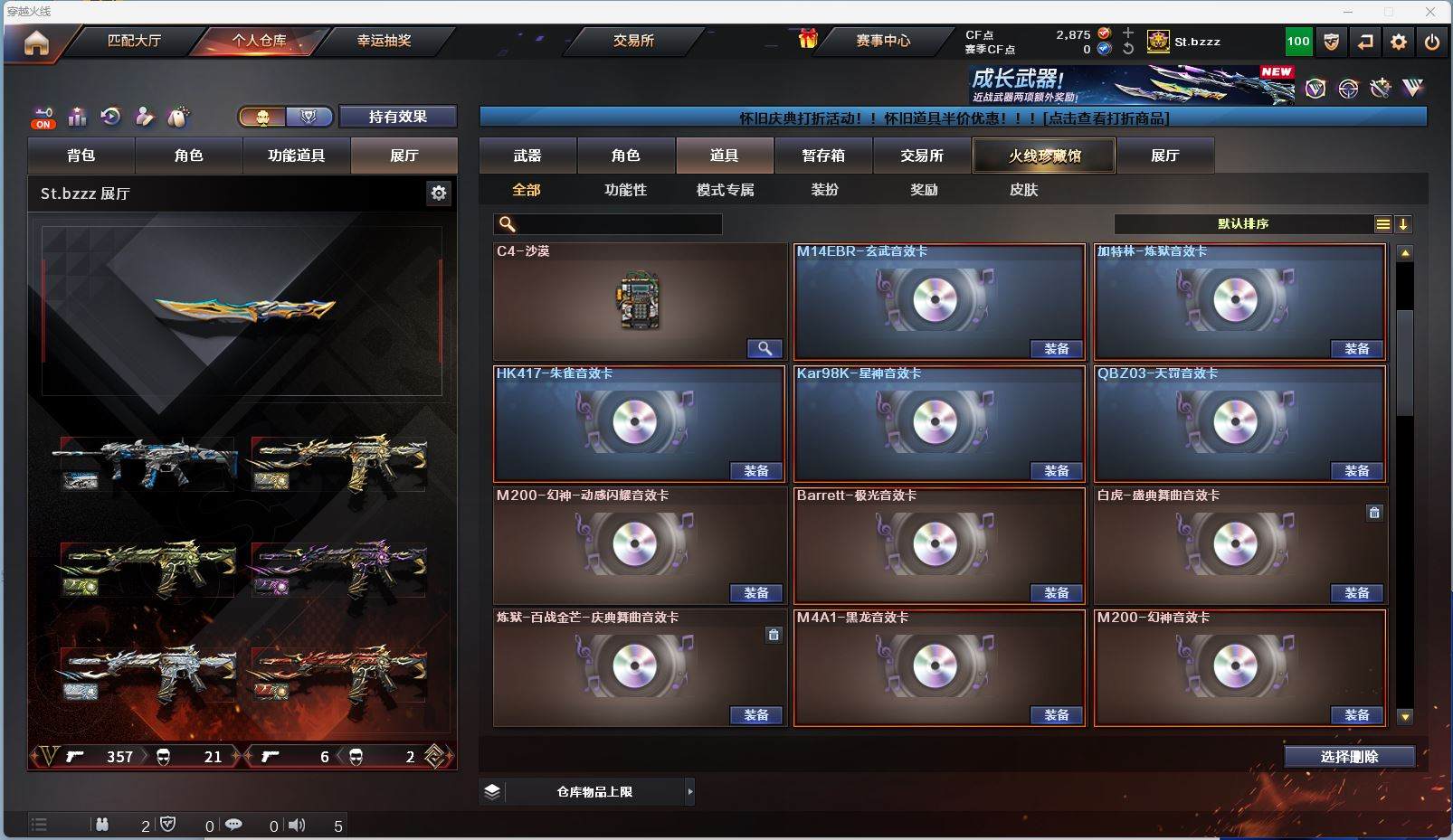Equip the HK417-朱雀音效卡 sound card
Viewport: 1453px width, 840px height.
point(756,471)
